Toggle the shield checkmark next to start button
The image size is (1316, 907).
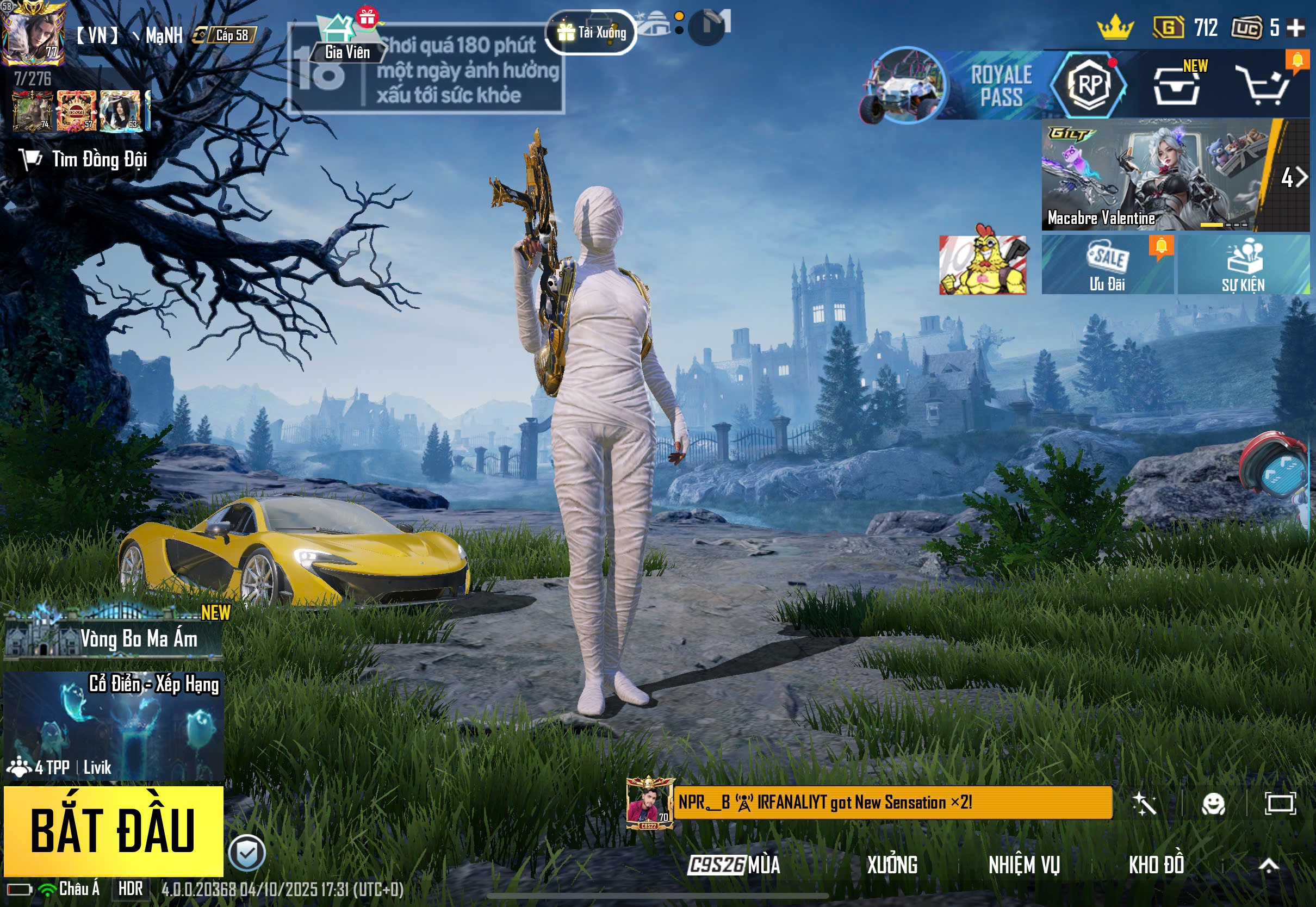click(246, 853)
